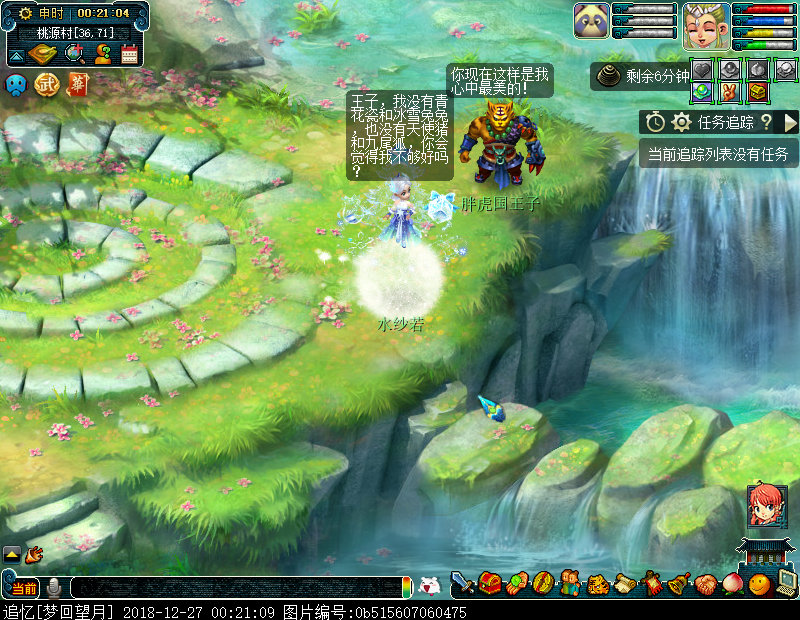The height and width of the screenshot is (620, 800).
Task: Click the victory hand buff icon
Action: pos(729,91)
